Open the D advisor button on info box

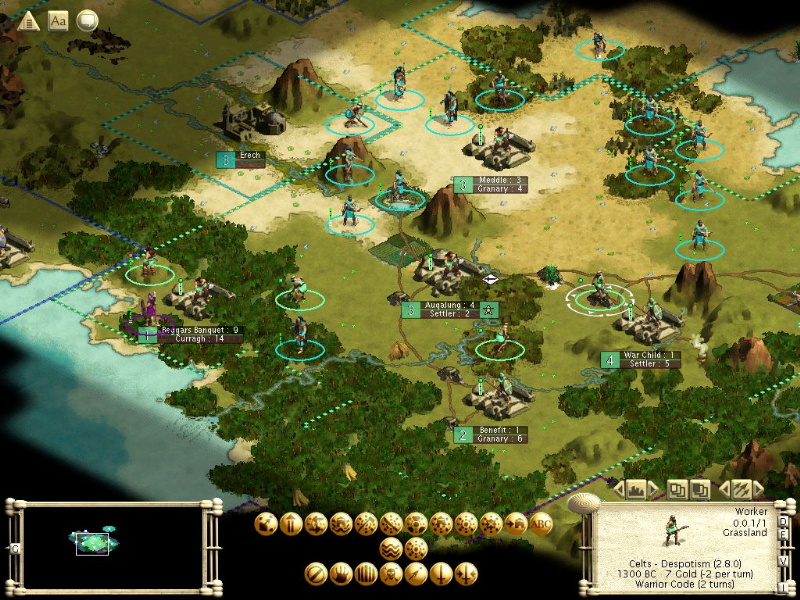pos(782,520)
